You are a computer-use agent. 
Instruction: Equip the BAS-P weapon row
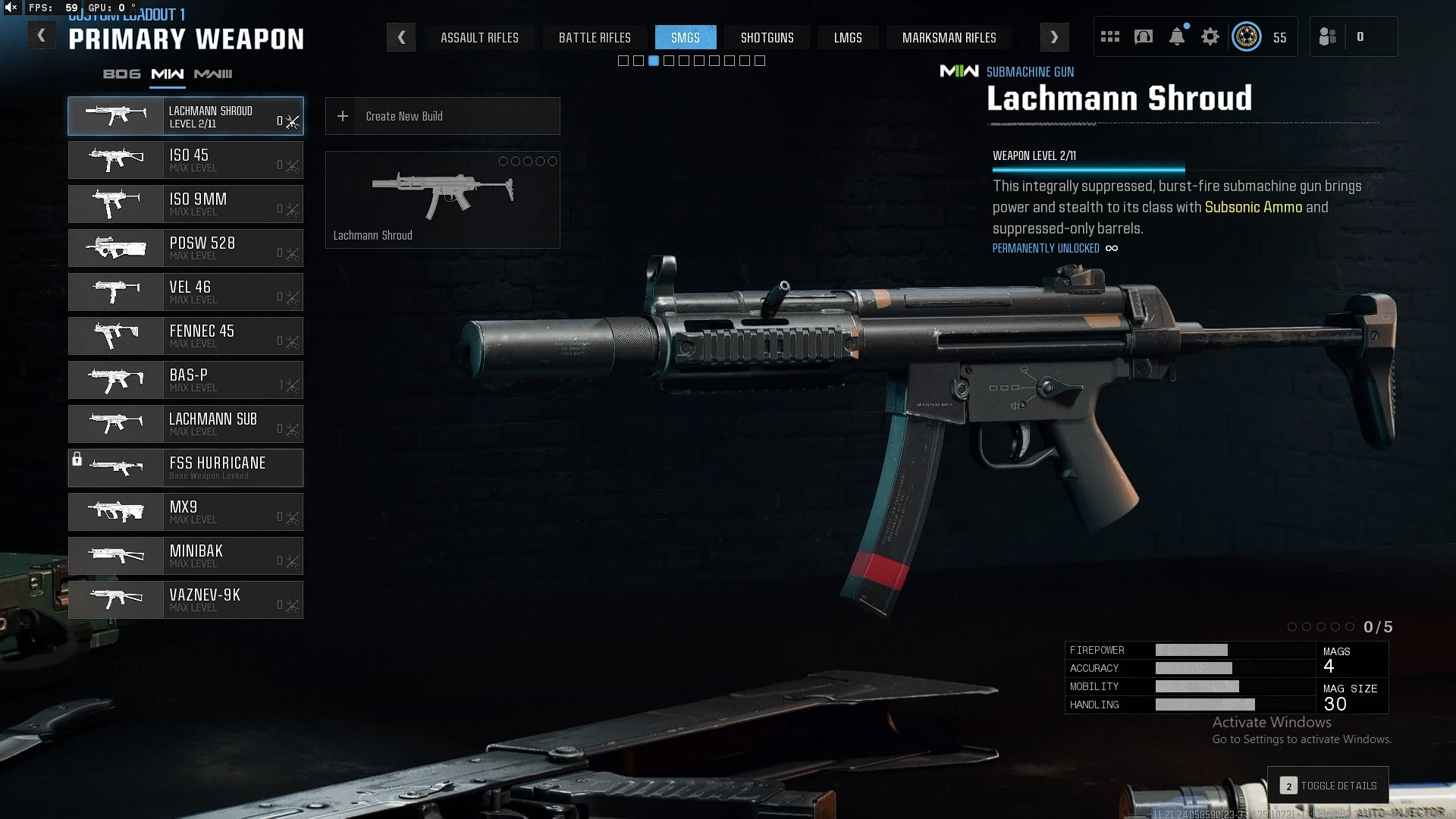tap(186, 380)
